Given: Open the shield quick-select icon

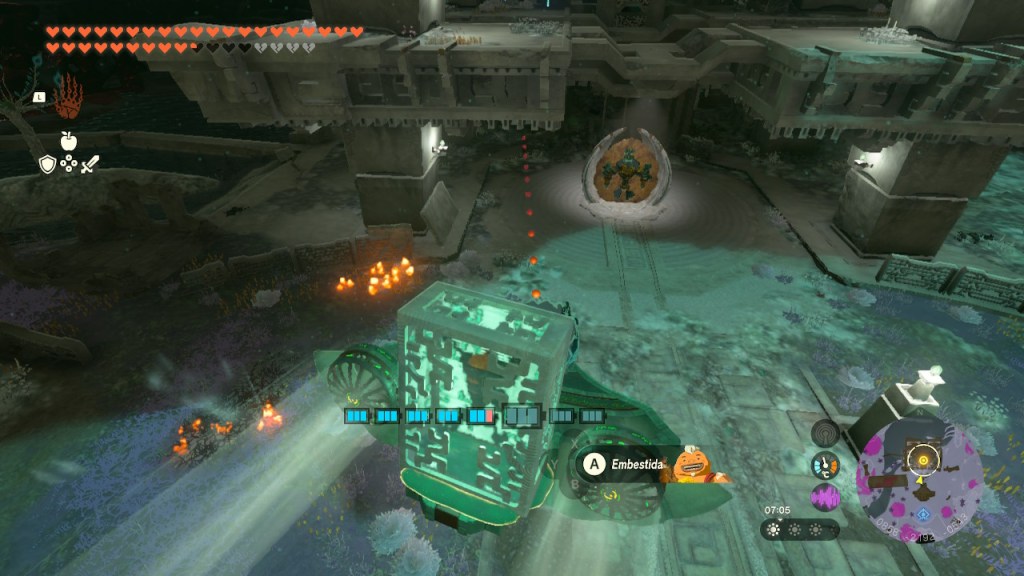Looking at the screenshot, I should pyautogui.click(x=47, y=165).
